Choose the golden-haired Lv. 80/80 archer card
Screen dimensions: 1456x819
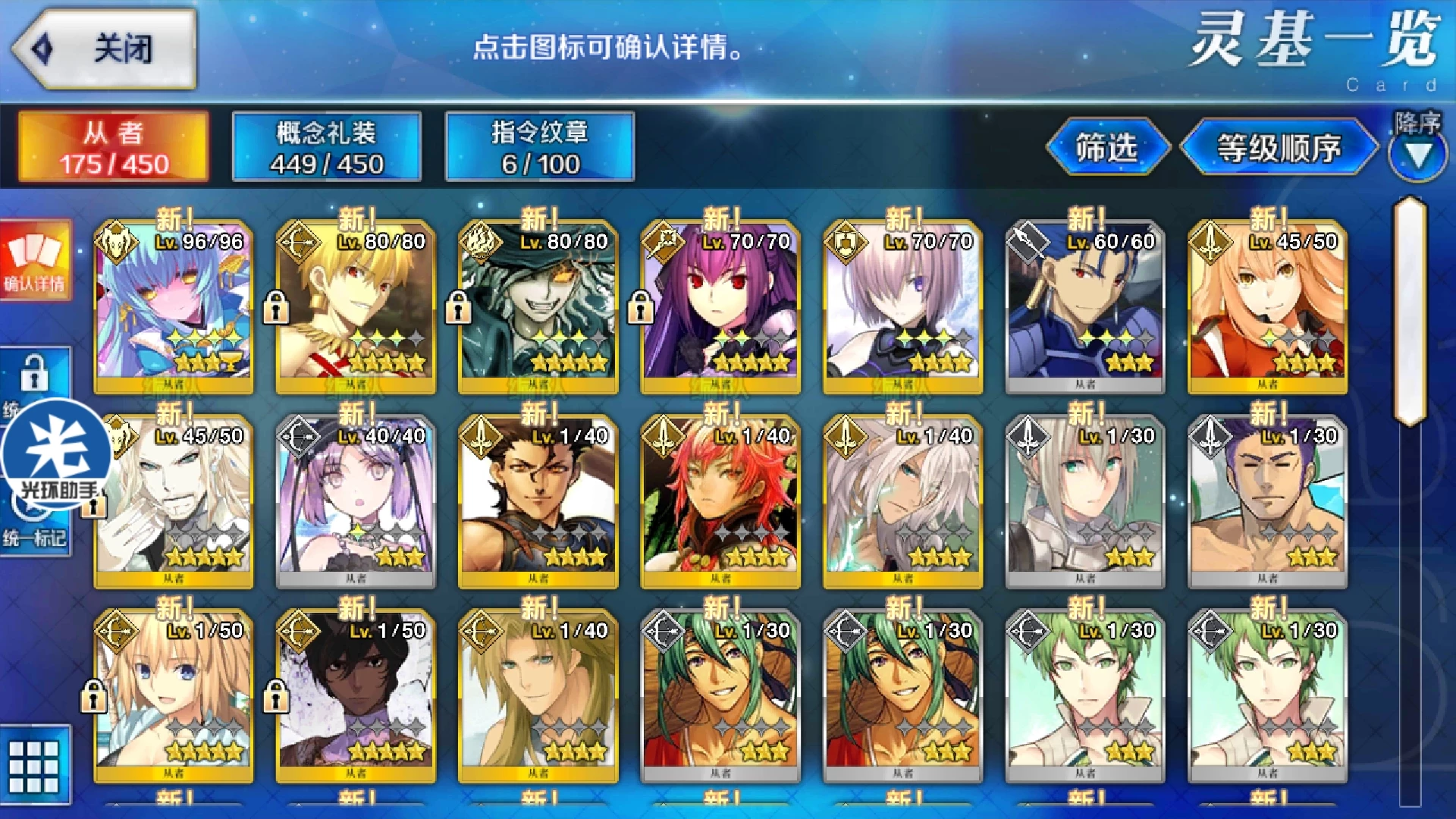356,307
